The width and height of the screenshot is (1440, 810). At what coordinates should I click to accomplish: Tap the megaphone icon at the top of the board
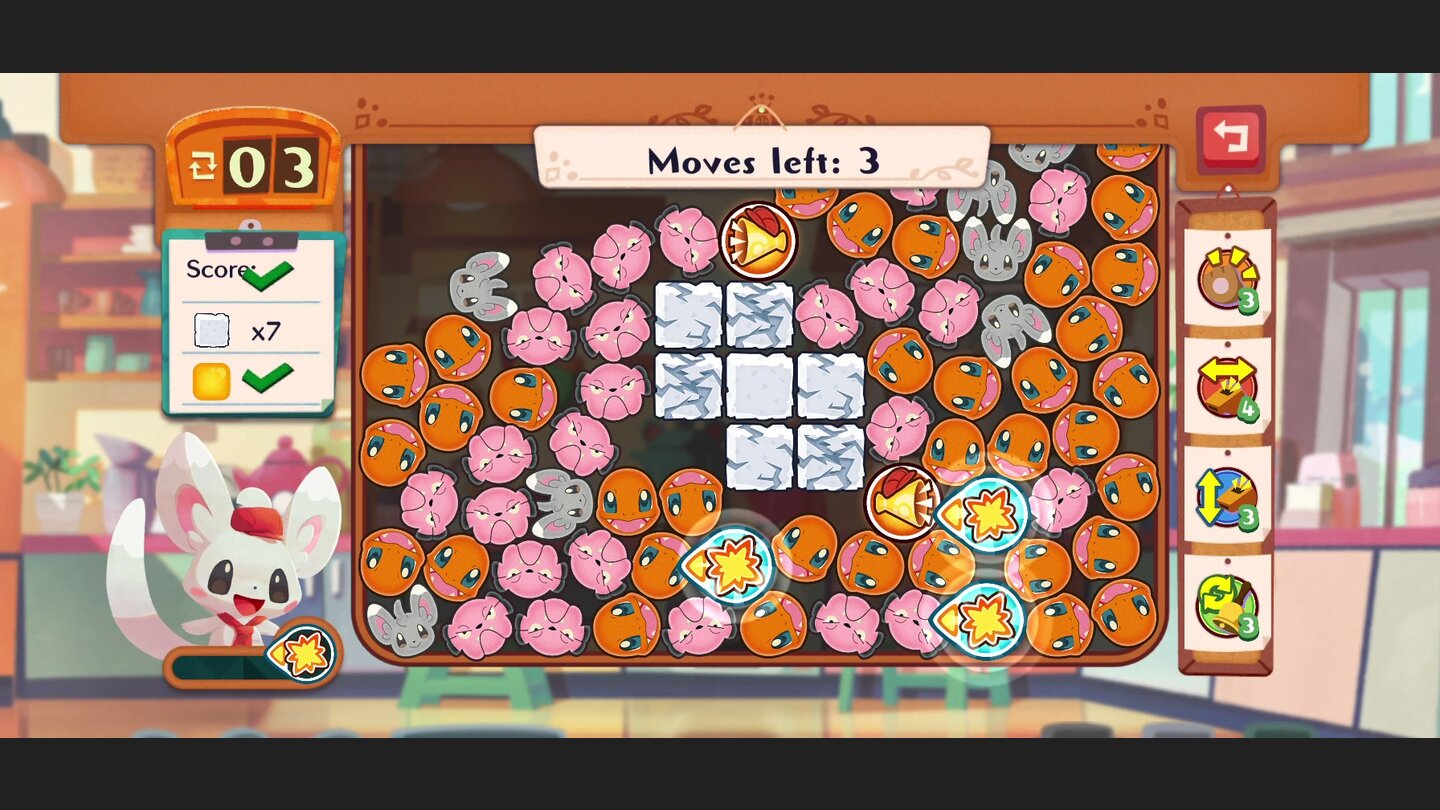point(757,238)
